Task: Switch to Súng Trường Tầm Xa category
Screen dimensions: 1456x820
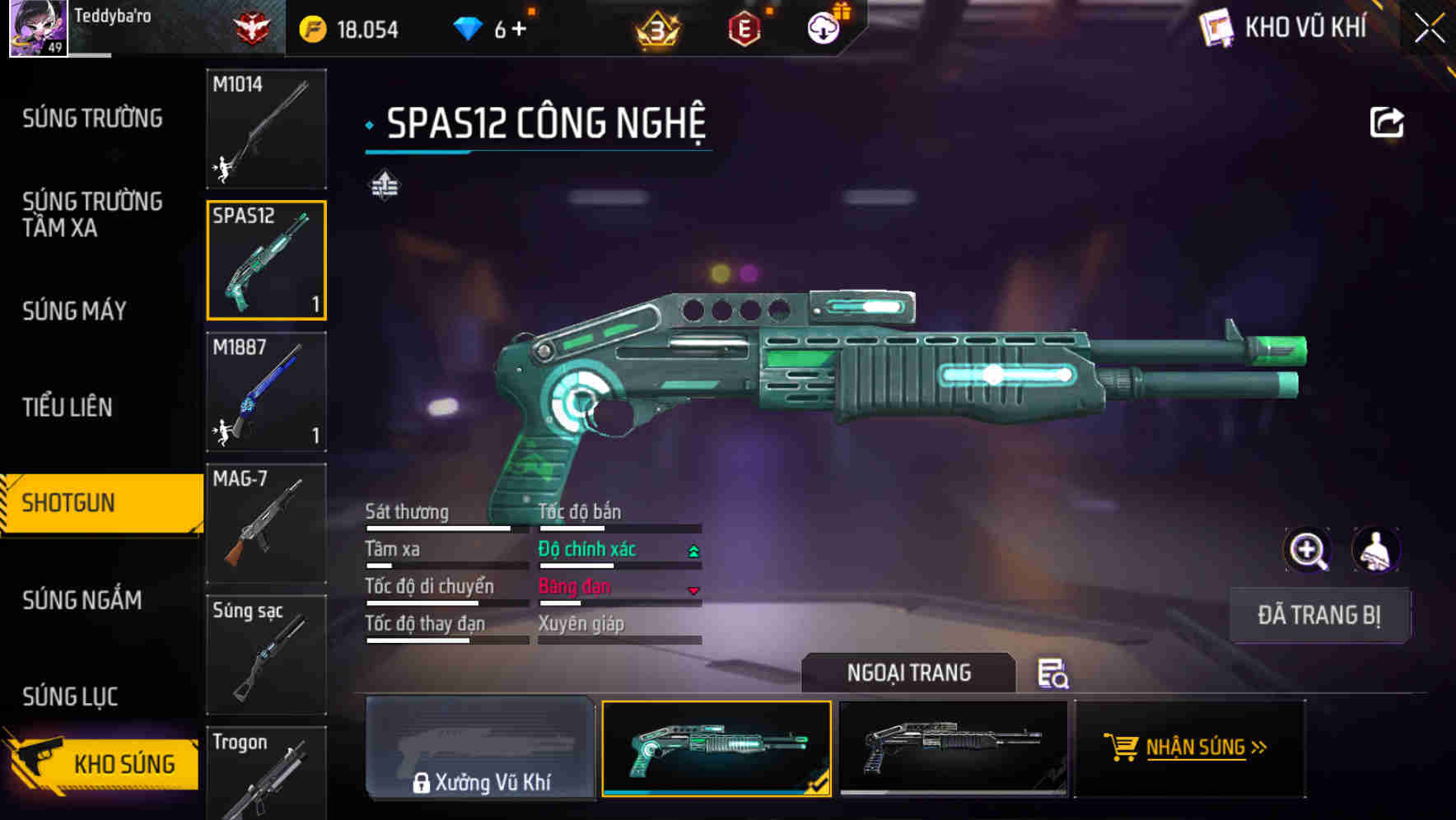Action: click(x=92, y=214)
